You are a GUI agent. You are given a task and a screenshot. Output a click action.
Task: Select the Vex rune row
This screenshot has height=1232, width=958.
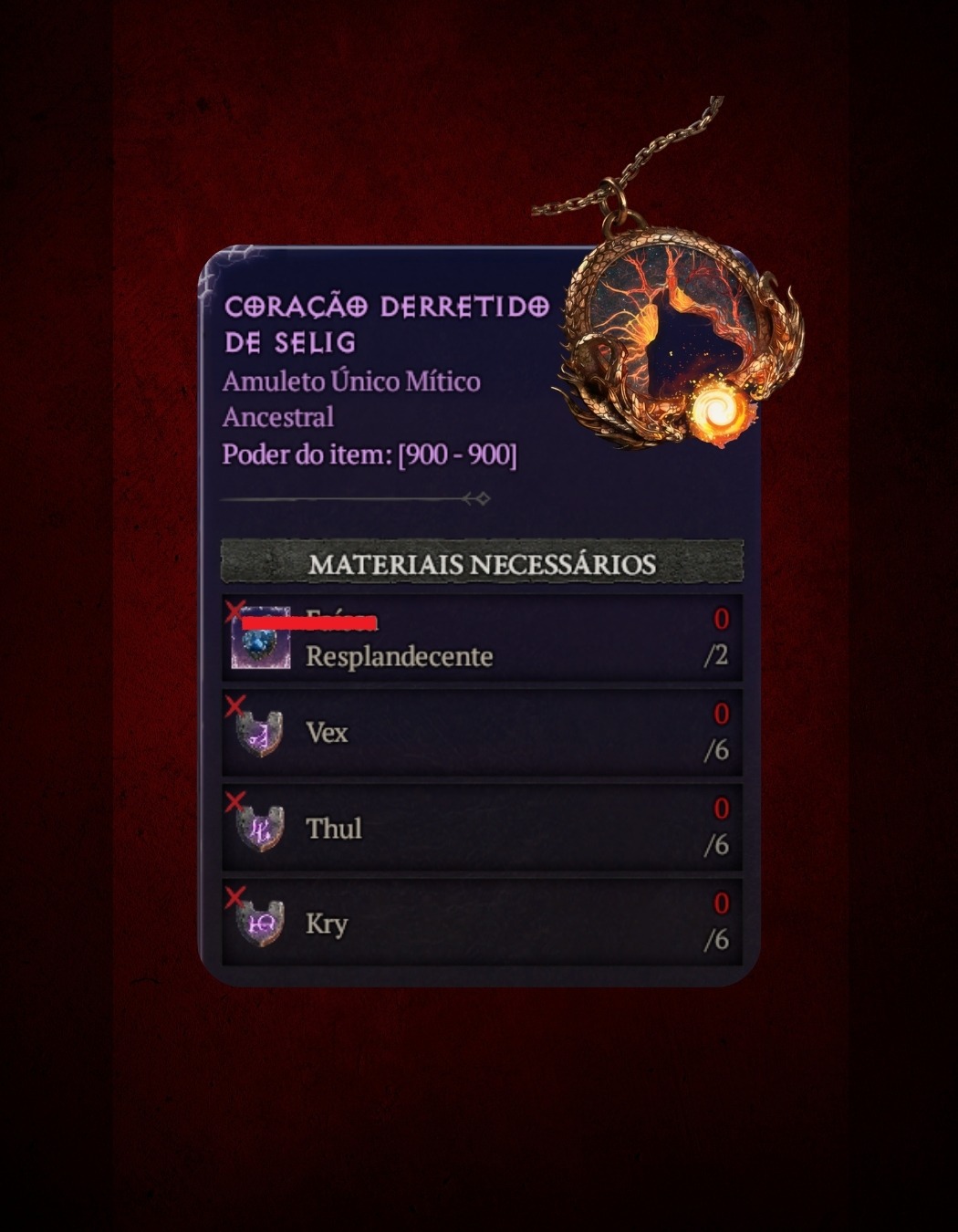point(482,733)
